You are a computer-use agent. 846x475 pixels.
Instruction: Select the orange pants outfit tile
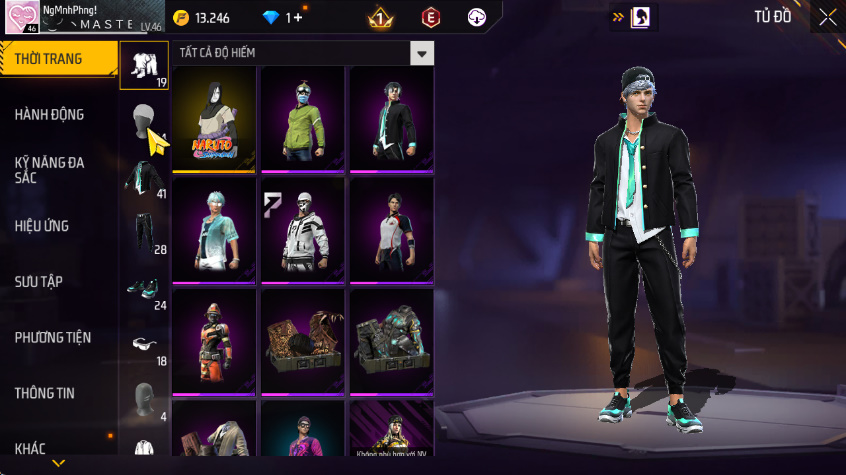[x=214, y=342]
